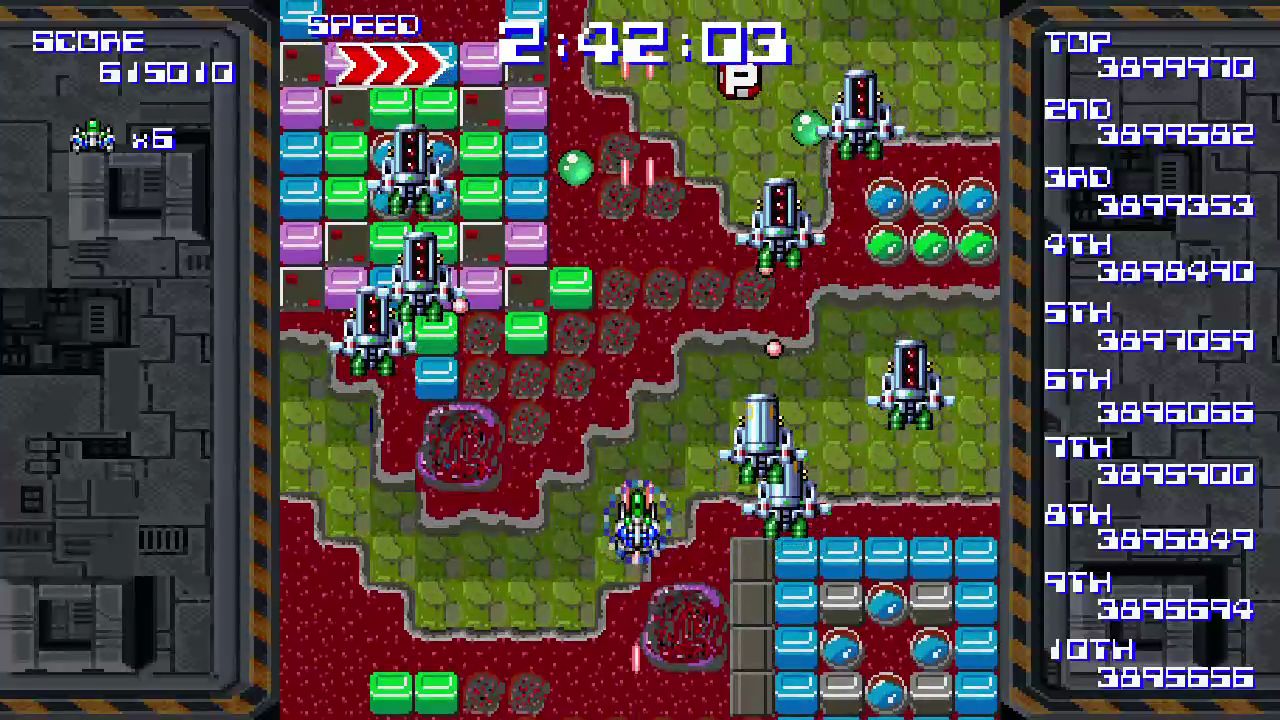The image size is (1280, 720).
Task: Click the pink enemy bullet mid-screen
Action: [775, 347]
